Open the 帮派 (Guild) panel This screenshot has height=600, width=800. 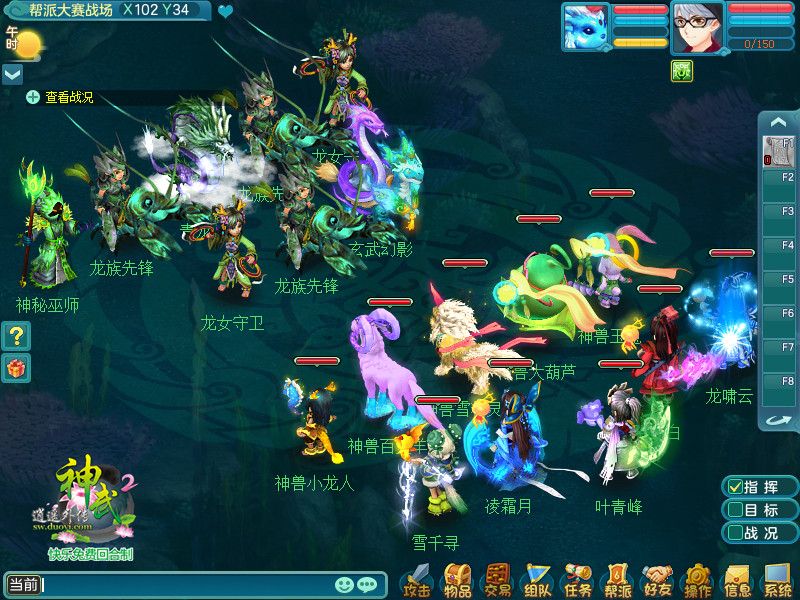click(617, 579)
